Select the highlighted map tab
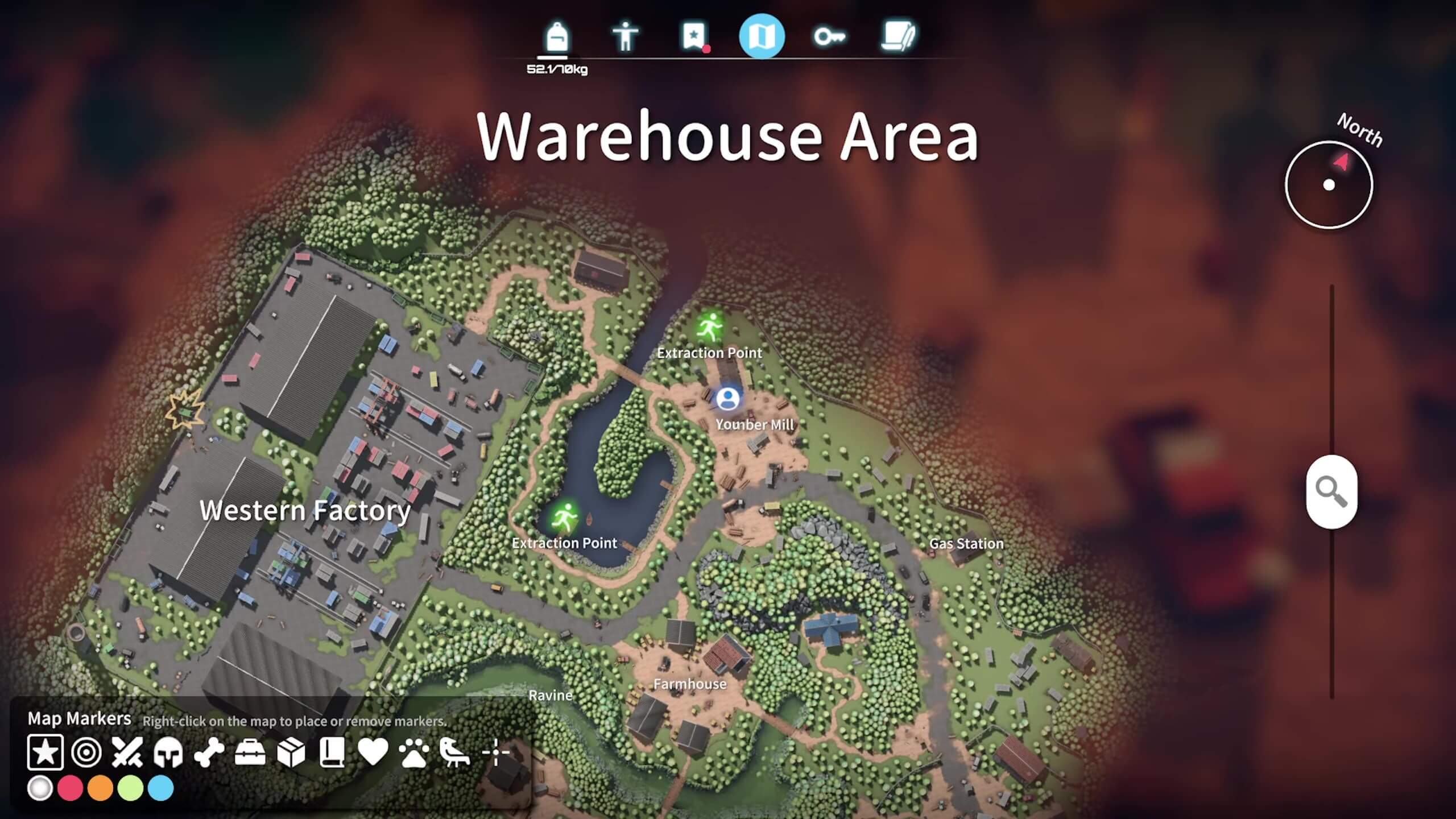1456x819 pixels. [762, 37]
